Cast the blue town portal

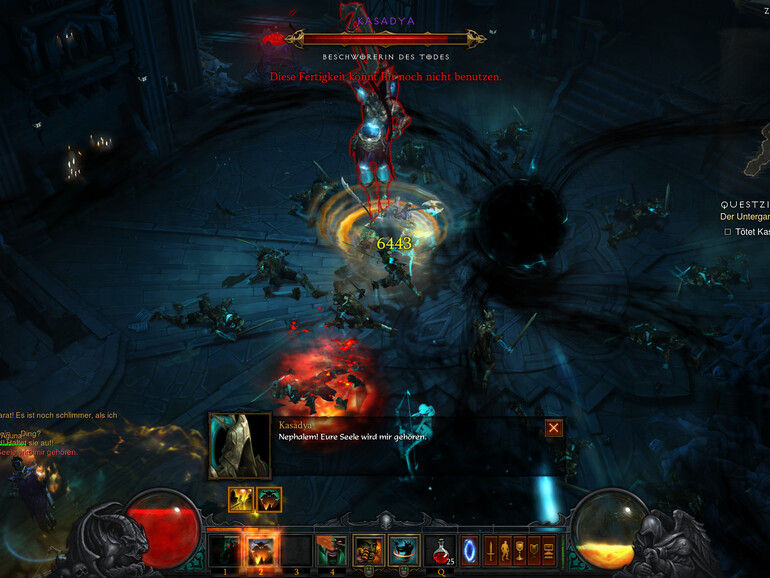tap(470, 551)
